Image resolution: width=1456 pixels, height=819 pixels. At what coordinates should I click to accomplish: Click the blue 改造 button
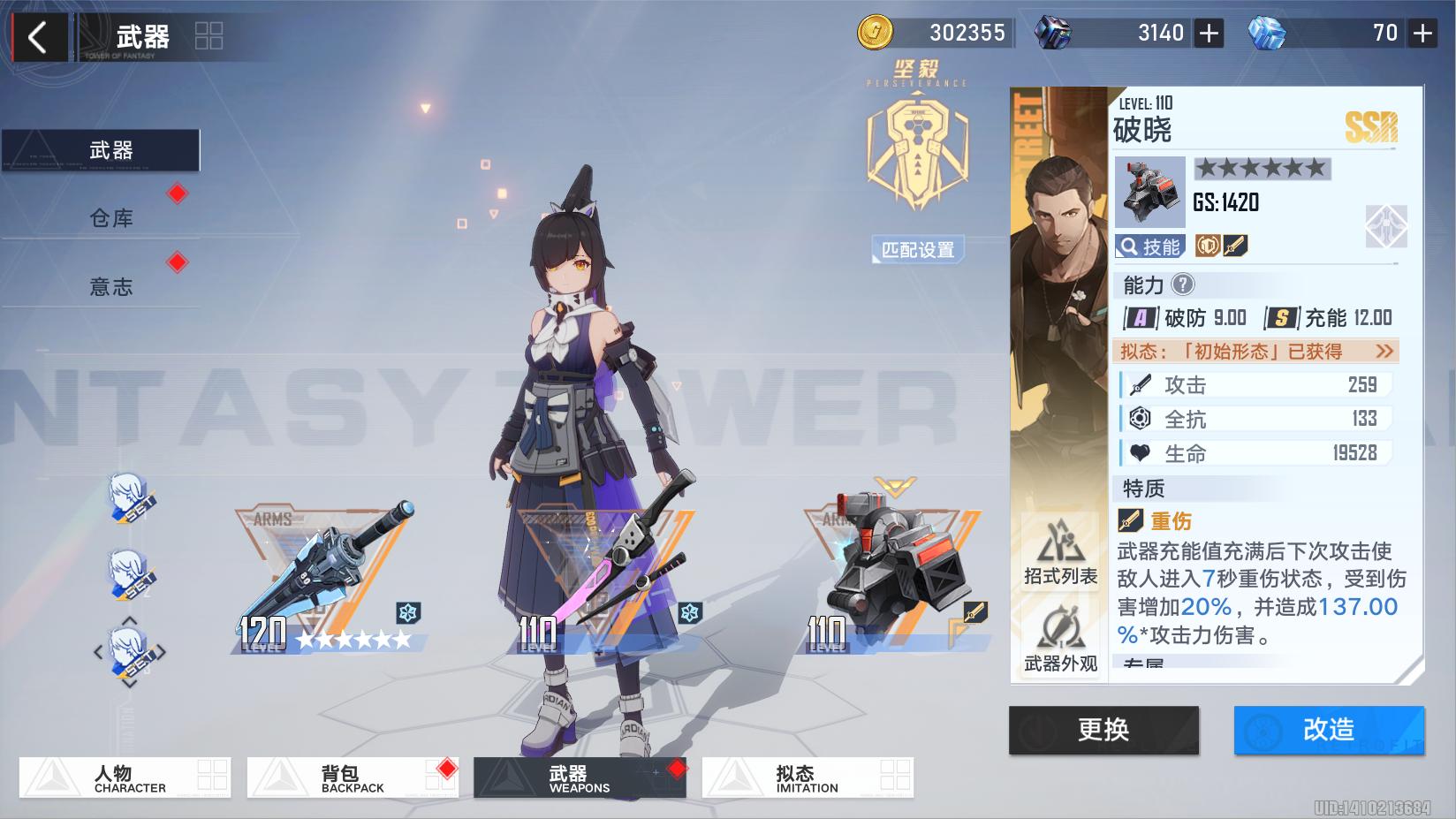1329,730
